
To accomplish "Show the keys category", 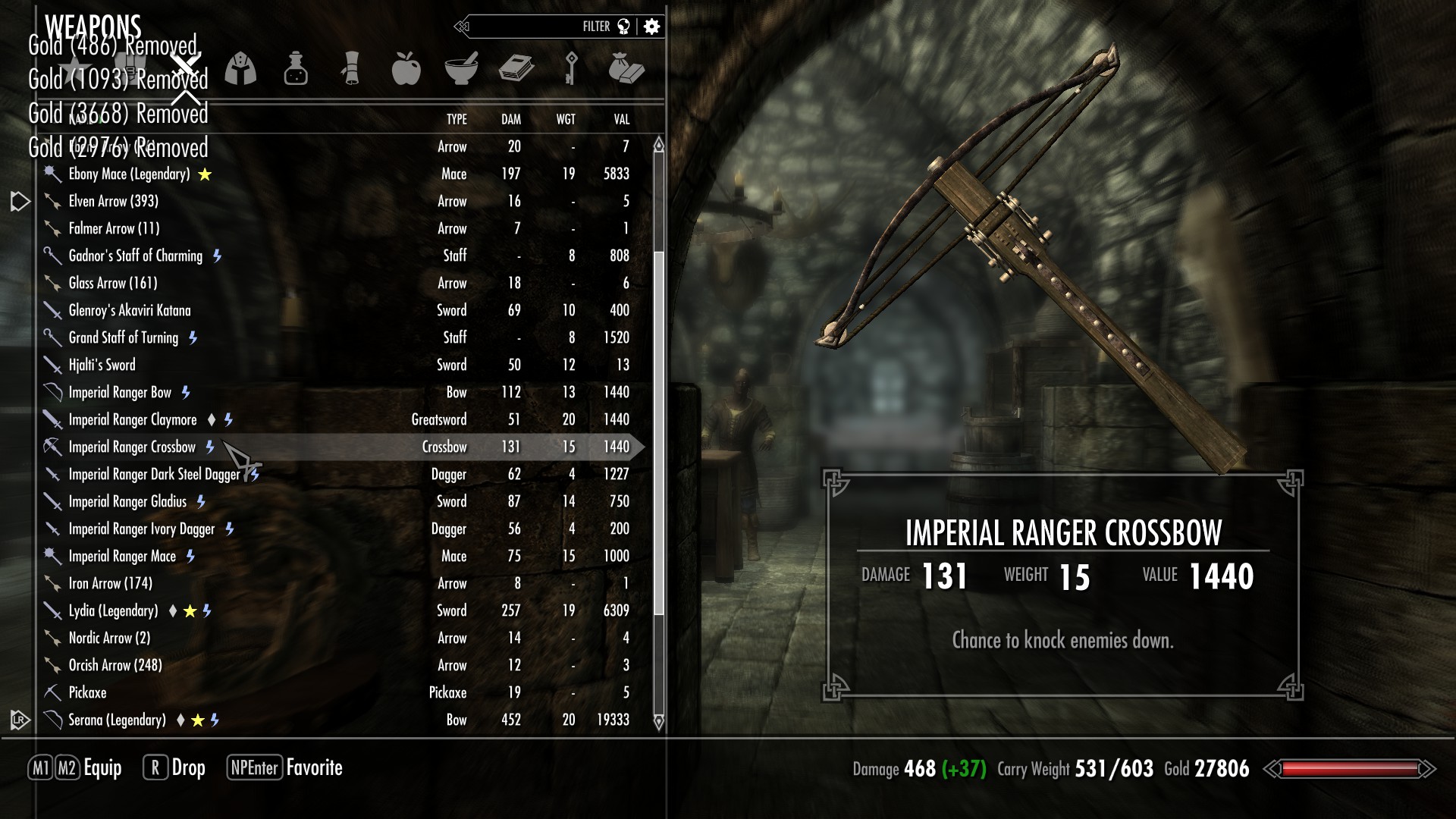I will point(571,69).
